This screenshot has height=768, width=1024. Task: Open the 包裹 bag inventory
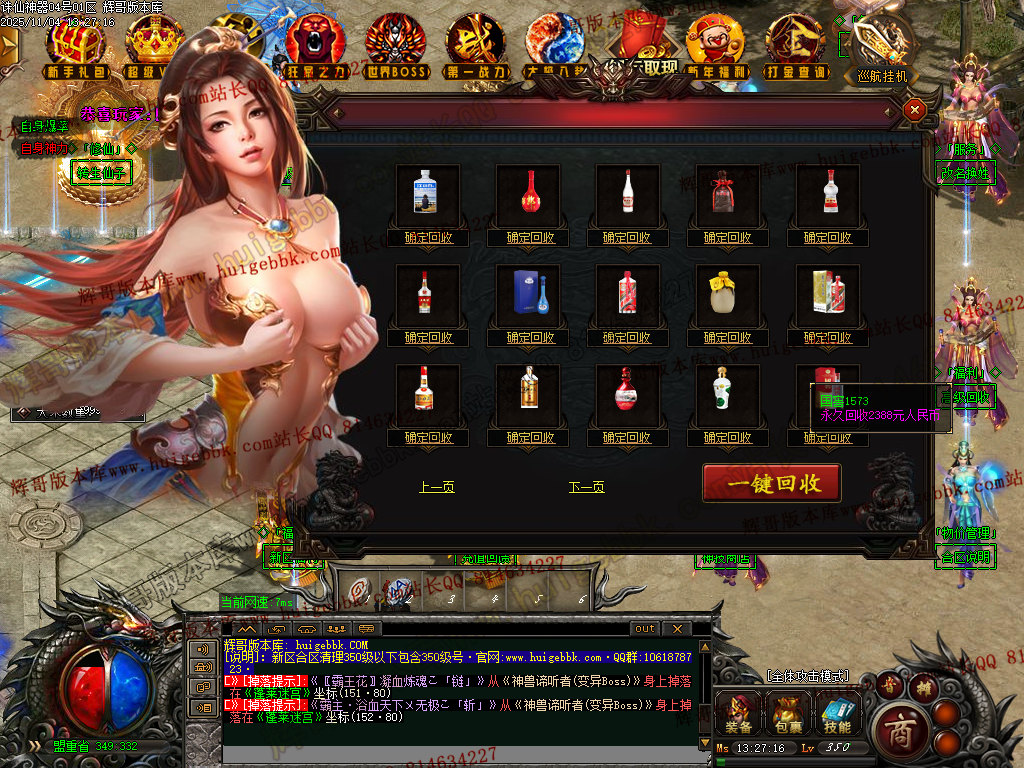coord(787,712)
